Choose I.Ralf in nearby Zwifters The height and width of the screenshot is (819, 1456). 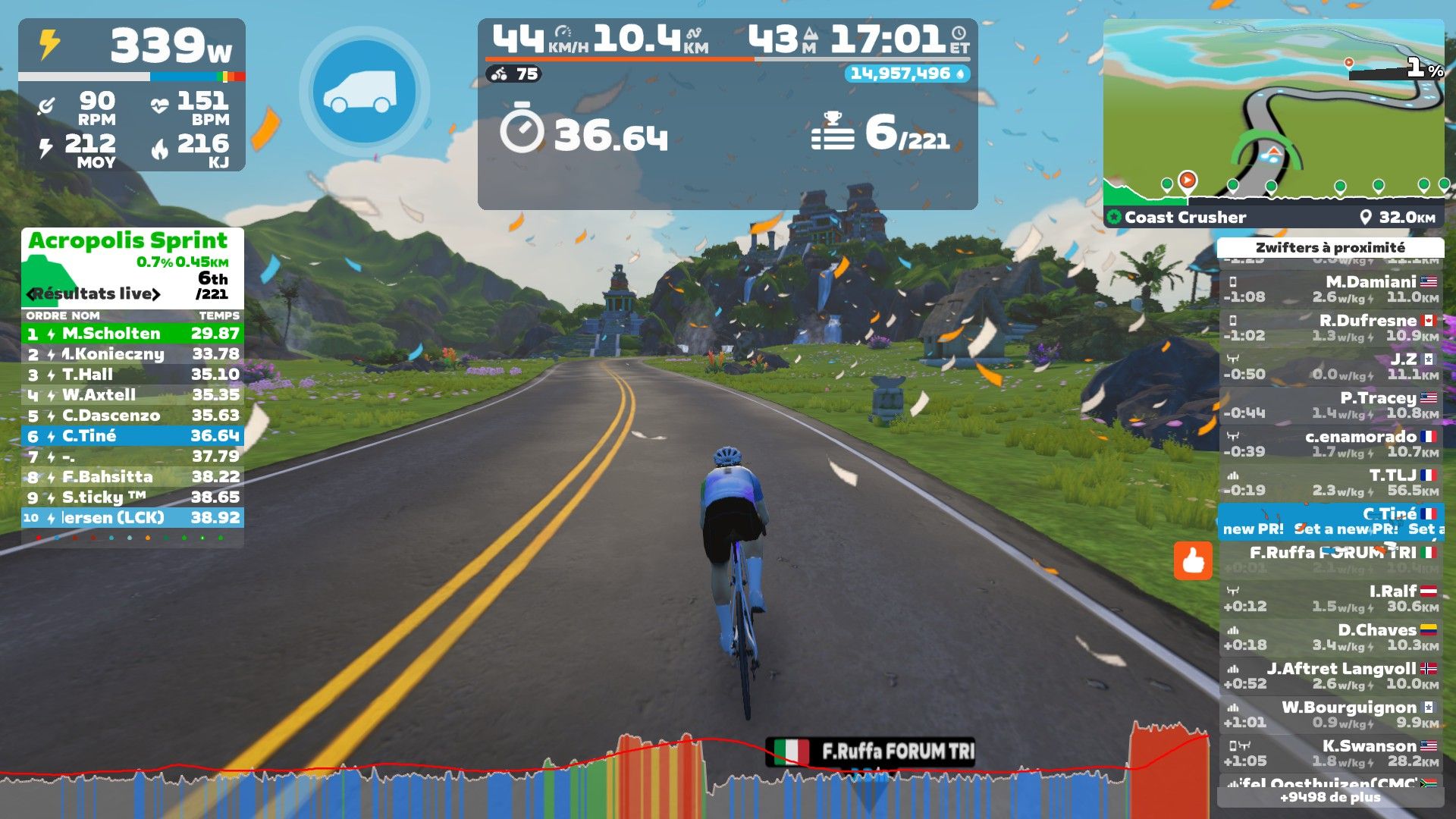point(1330,598)
